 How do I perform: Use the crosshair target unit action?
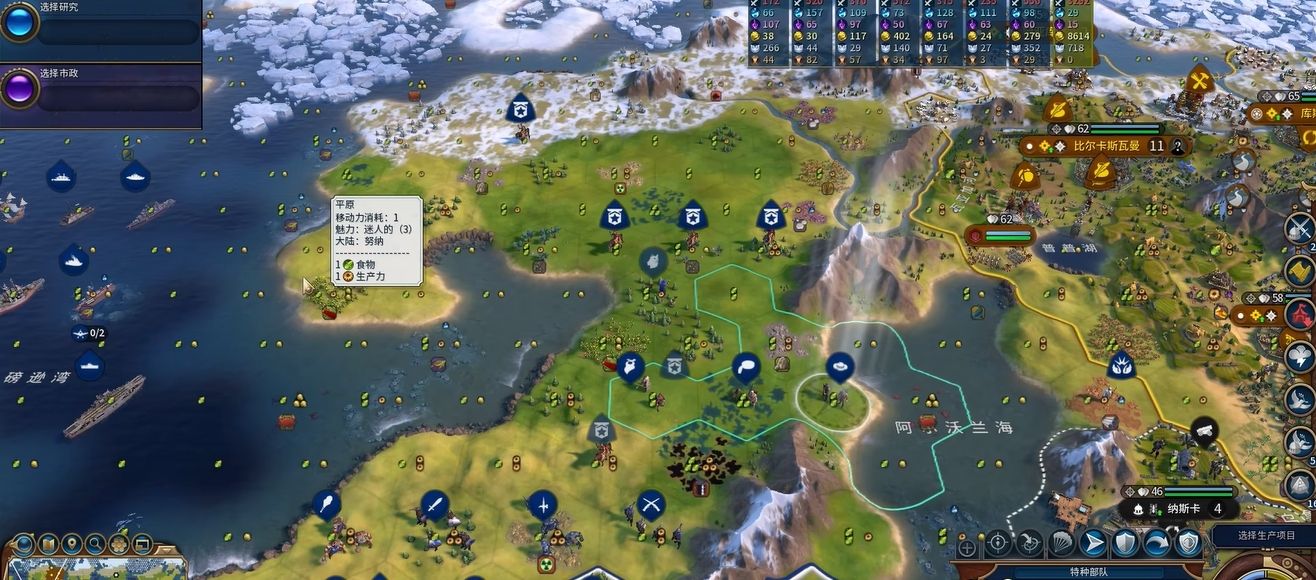point(998,543)
